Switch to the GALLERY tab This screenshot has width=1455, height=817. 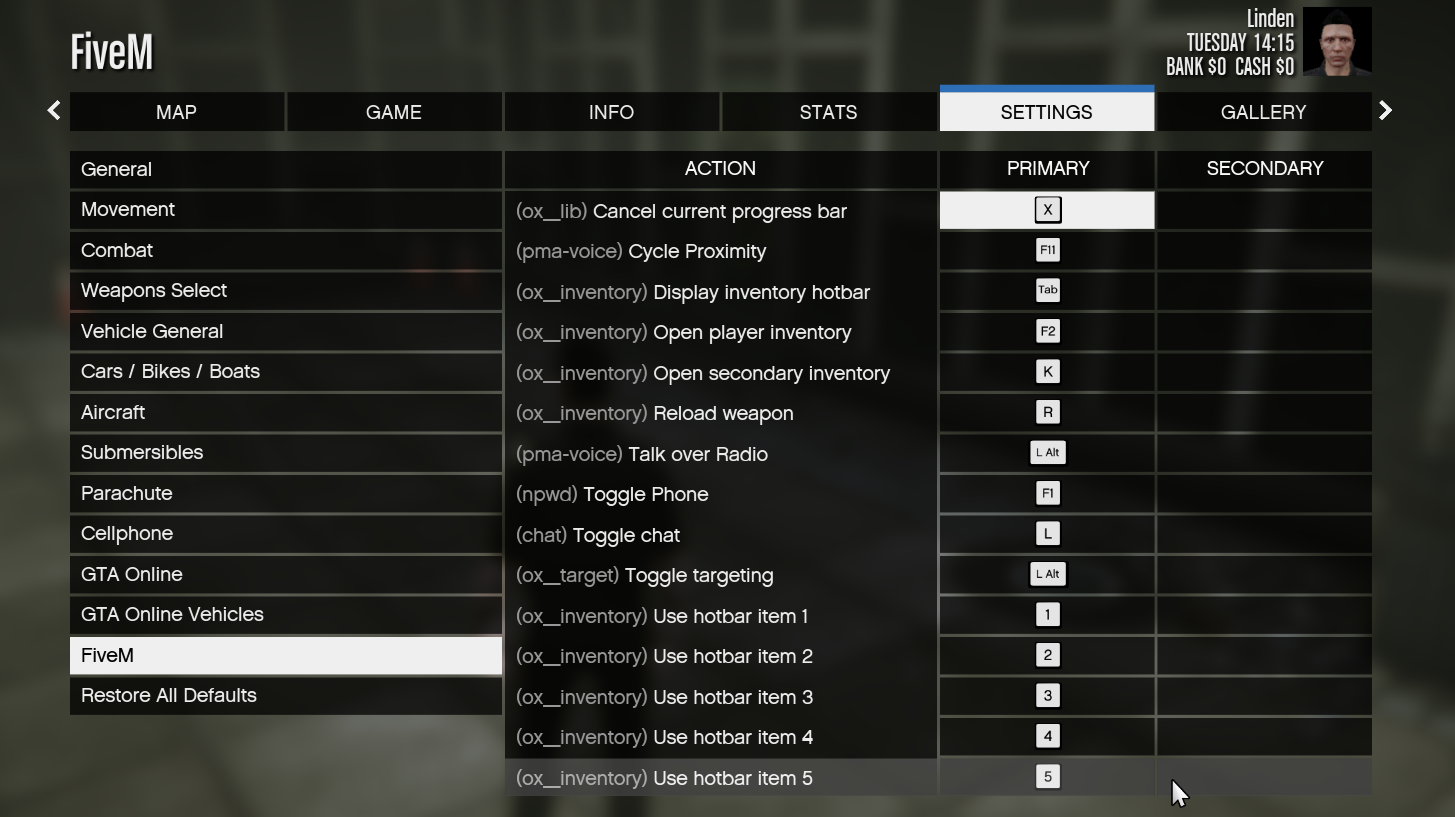(x=1263, y=112)
